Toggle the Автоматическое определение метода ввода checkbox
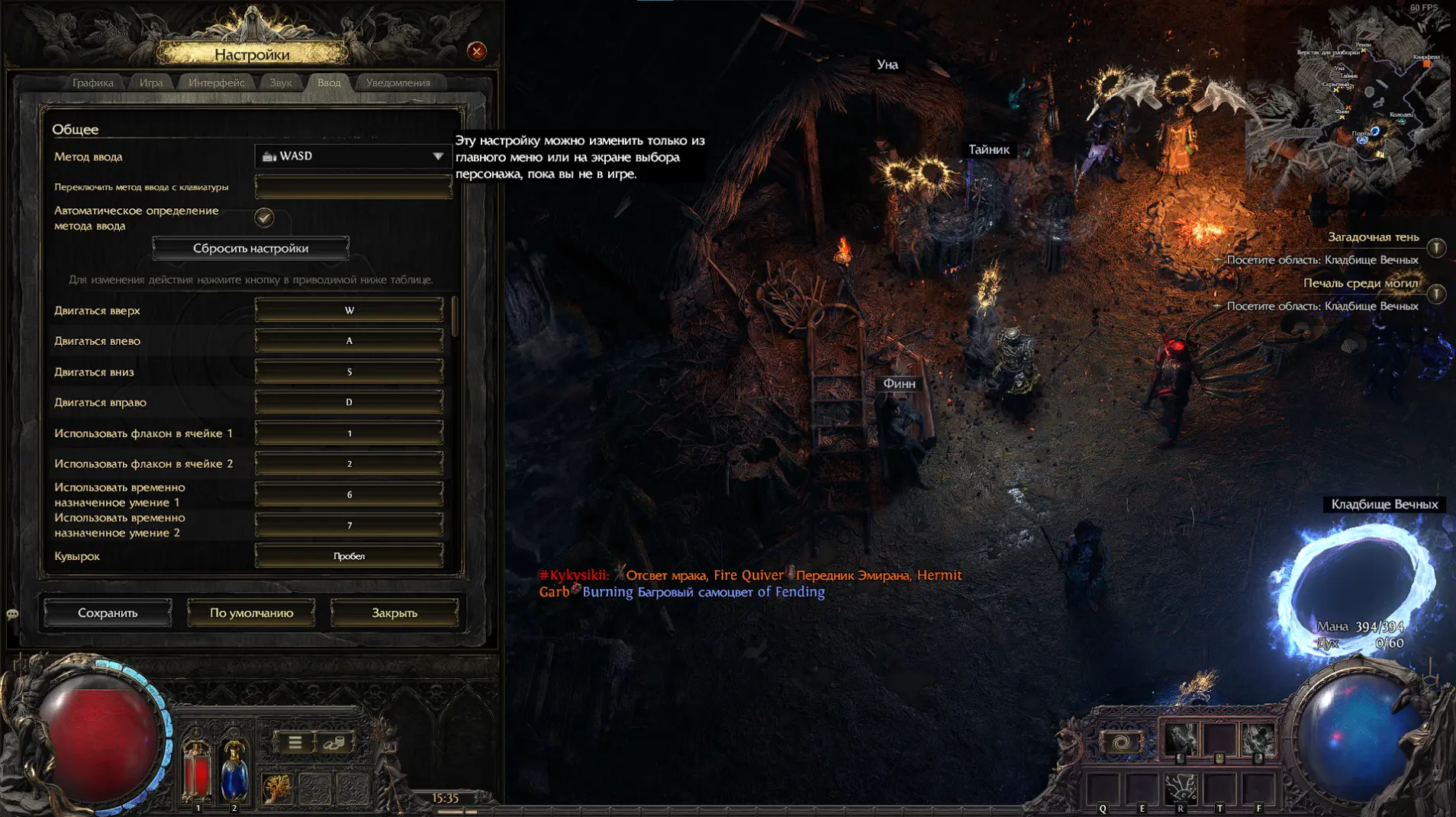This screenshot has height=817, width=1456. [264, 218]
